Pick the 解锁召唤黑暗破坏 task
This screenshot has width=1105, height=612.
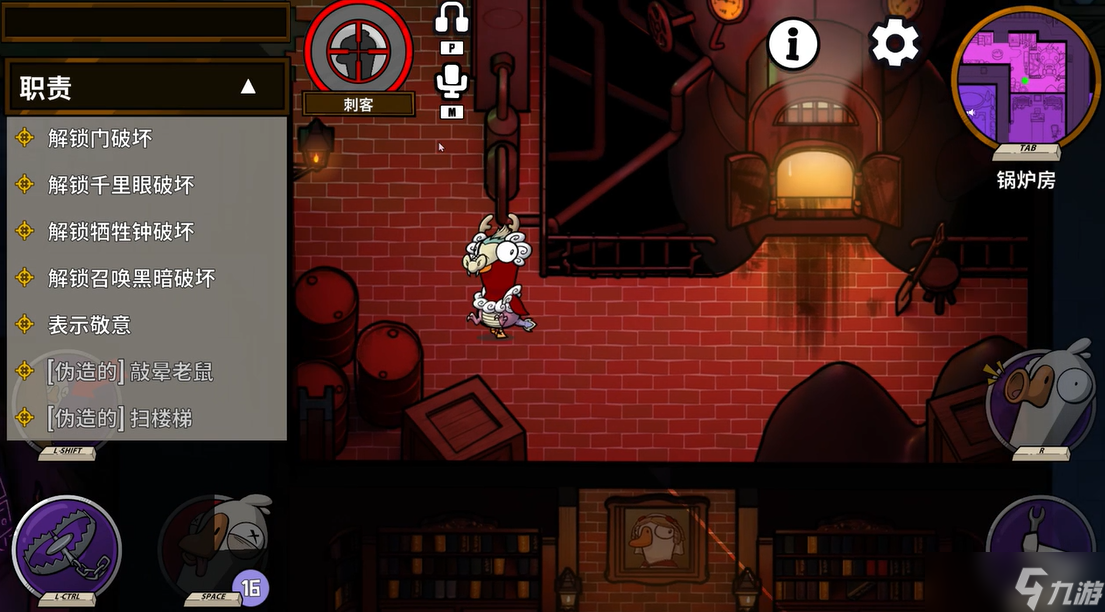tap(131, 278)
